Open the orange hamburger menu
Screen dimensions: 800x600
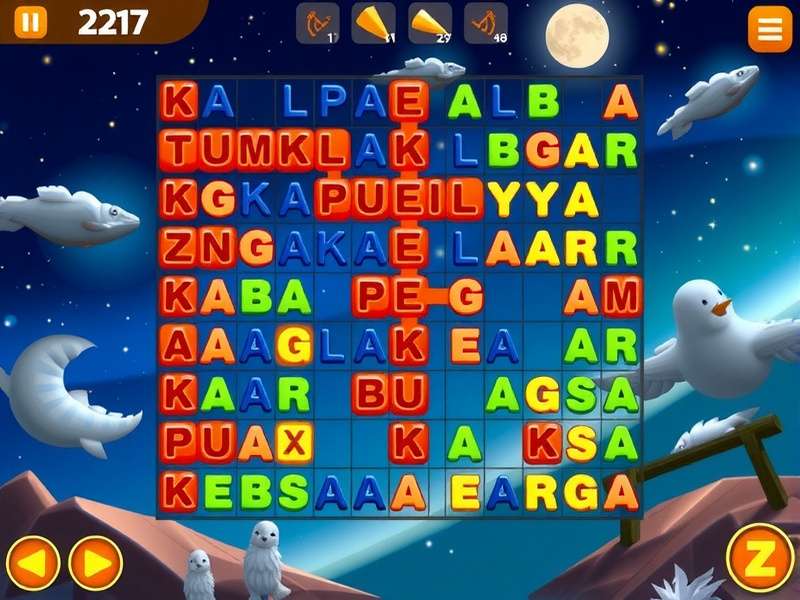pos(769,32)
